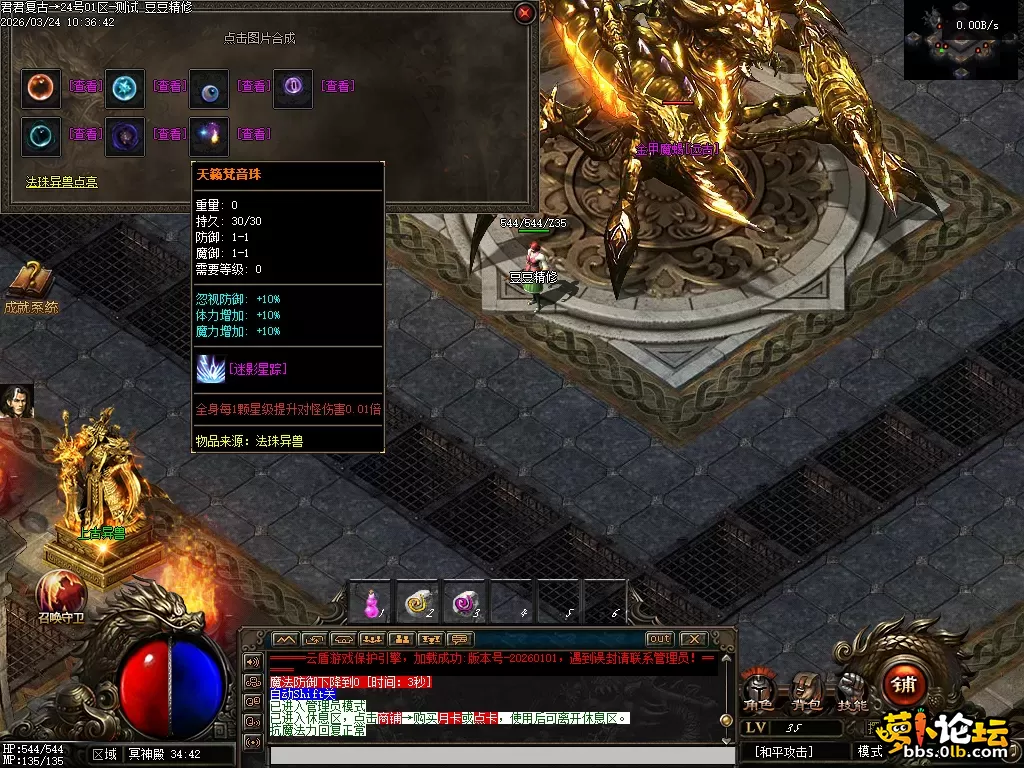1024x768 pixels.
Task: Use the purple spiral scroll in slot 3
Action: click(x=465, y=602)
